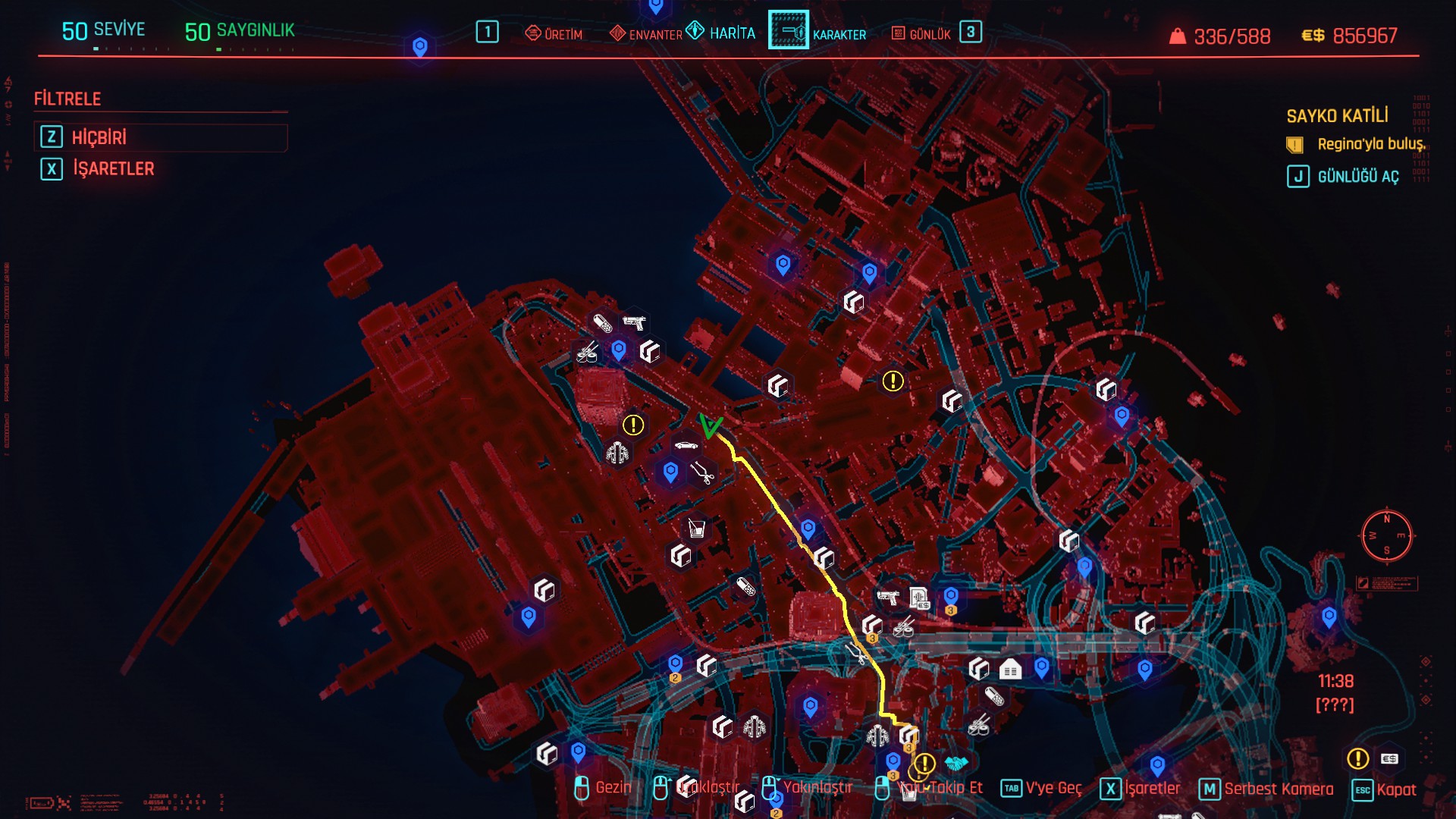Image resolution: width=1456 pixels, height=819 pixels.
Task: Open the Karakter tab
Action: point(818,33)
